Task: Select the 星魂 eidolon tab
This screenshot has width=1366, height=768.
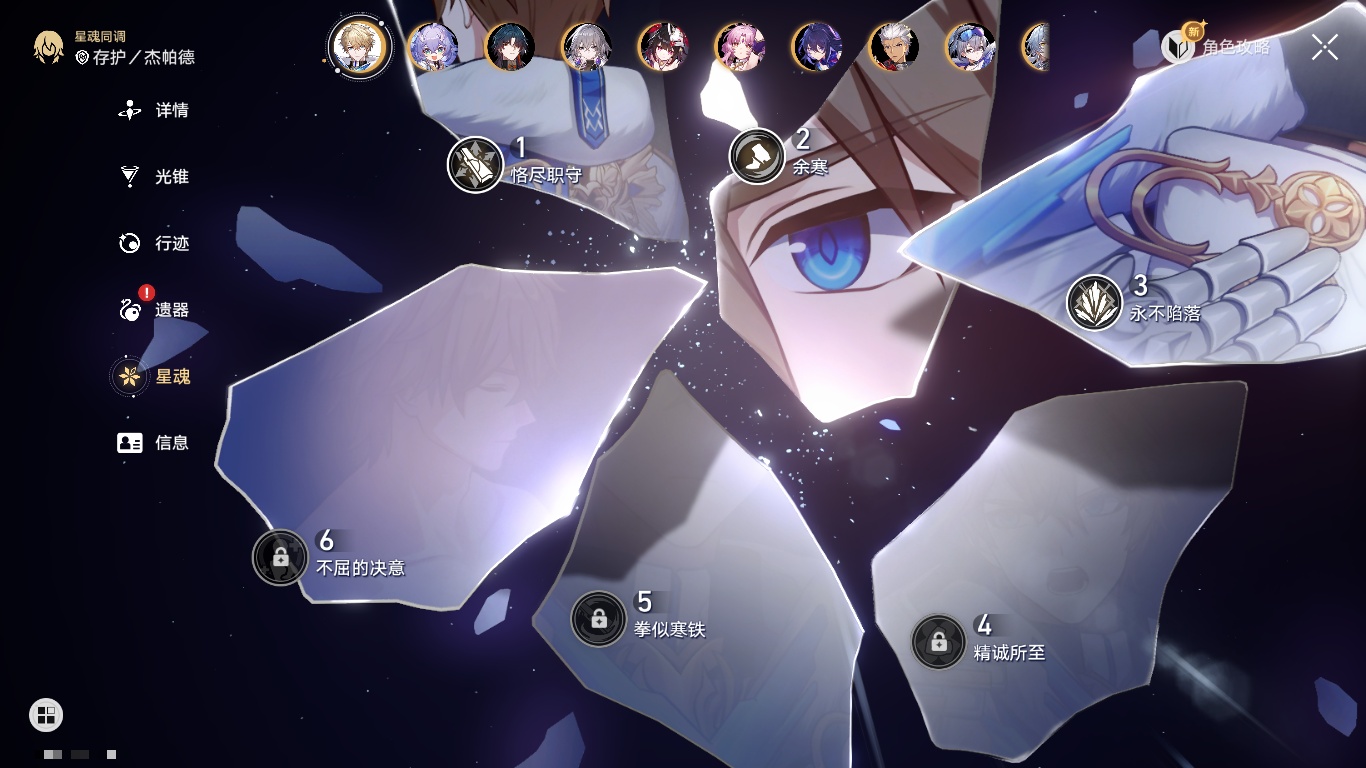Action: click(155, 377)
